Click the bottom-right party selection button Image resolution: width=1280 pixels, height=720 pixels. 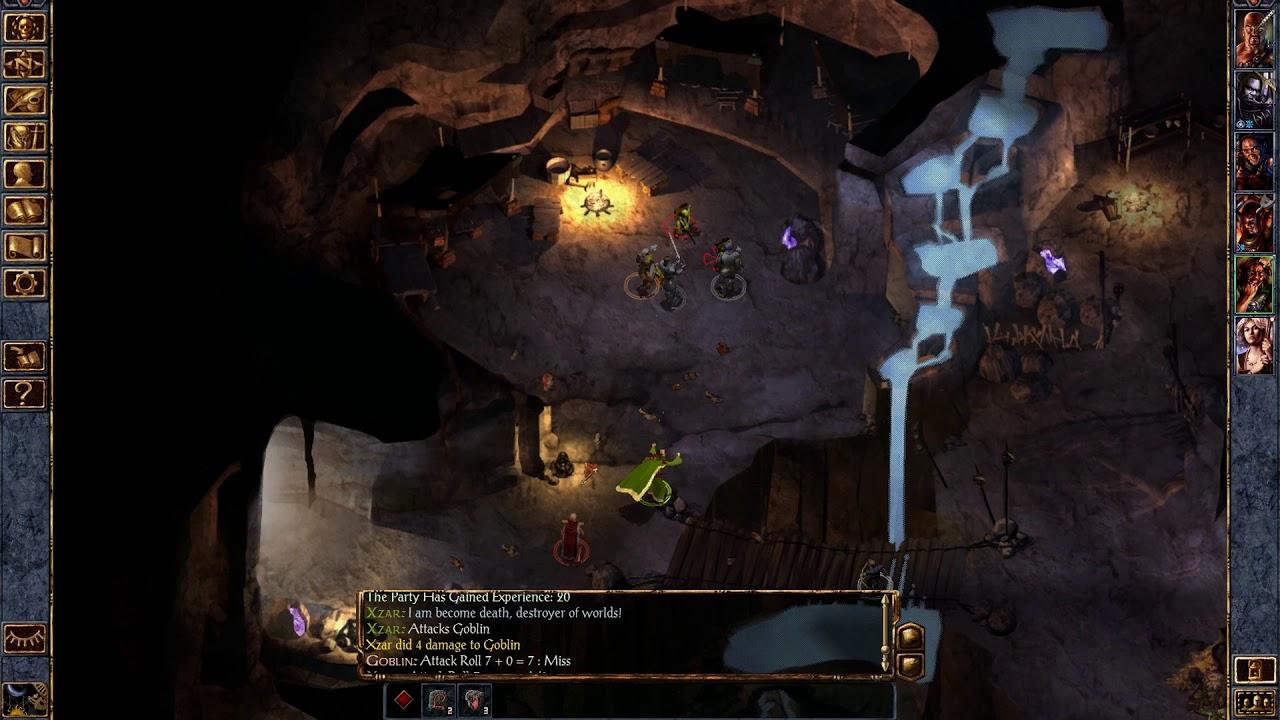click(1254, 701)
